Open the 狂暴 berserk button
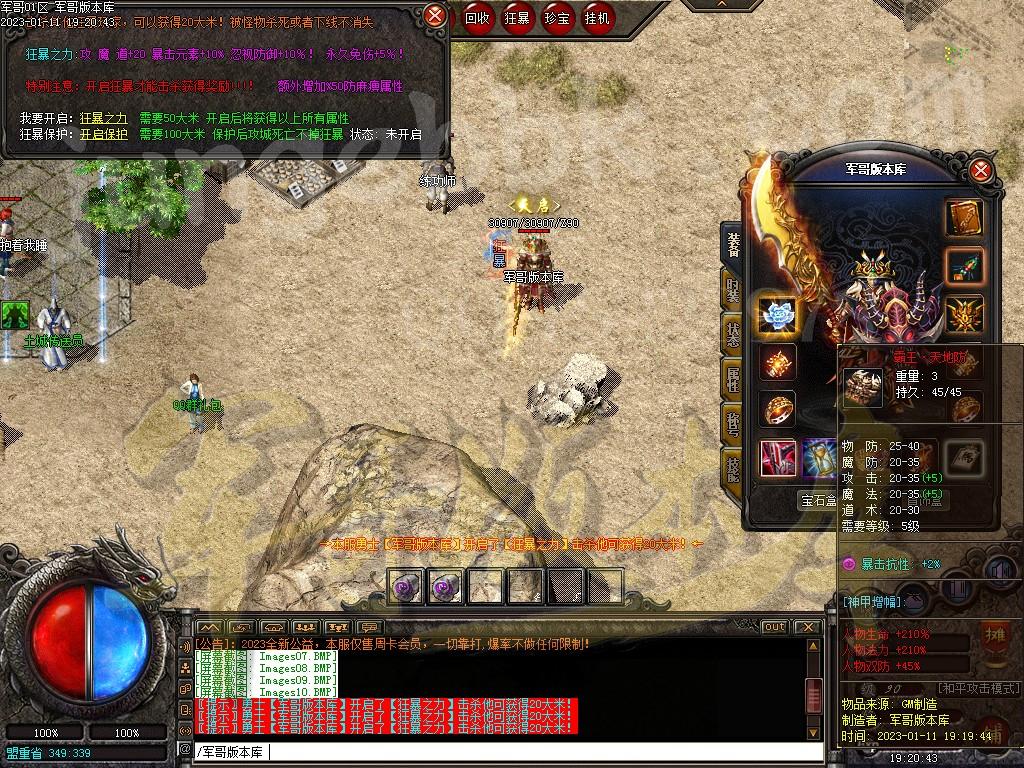The height and width of the screenshot is (768, 1024). [x=517, y=17]
